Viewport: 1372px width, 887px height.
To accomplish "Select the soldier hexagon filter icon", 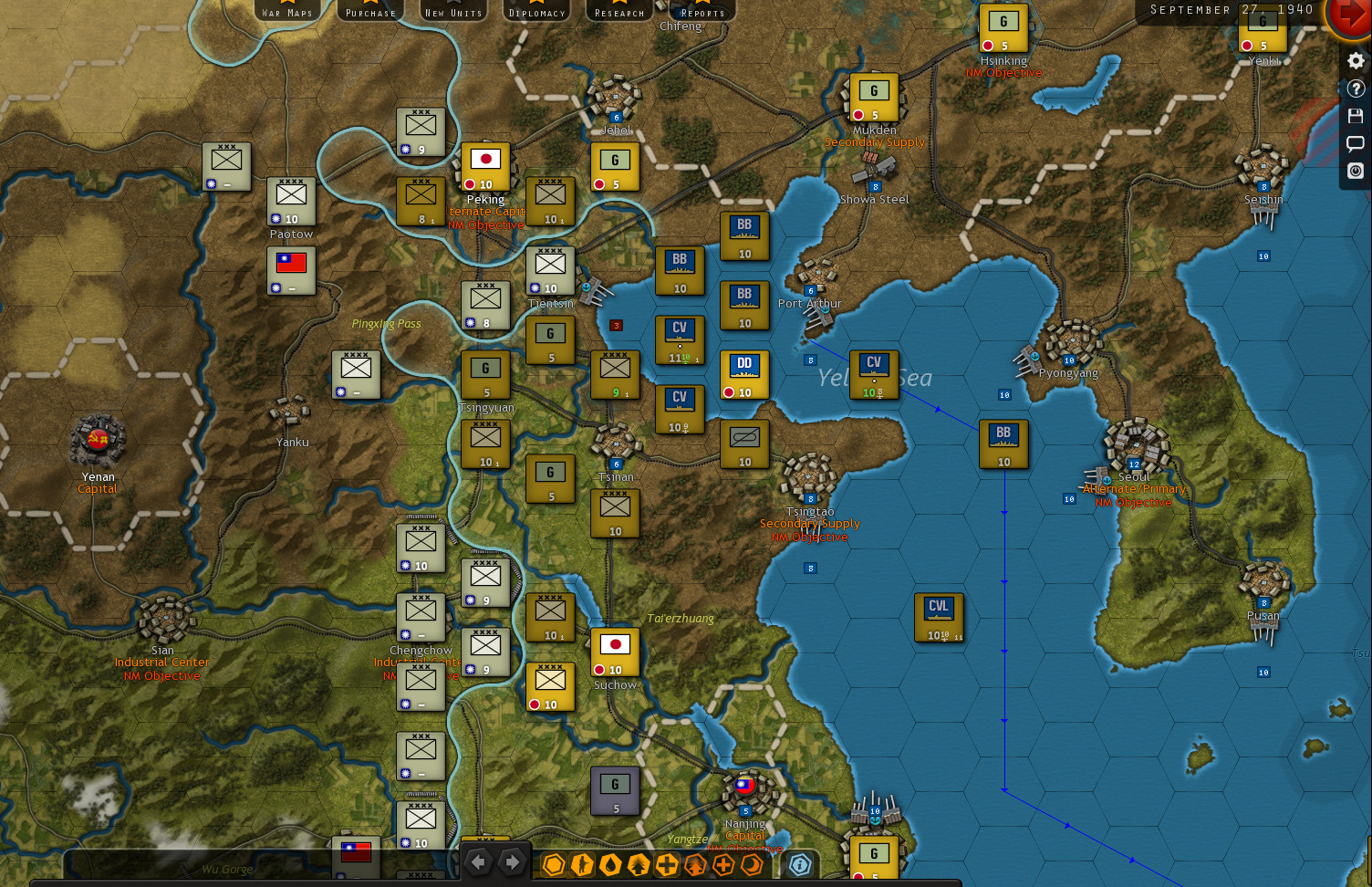I will tap(581, 864).
